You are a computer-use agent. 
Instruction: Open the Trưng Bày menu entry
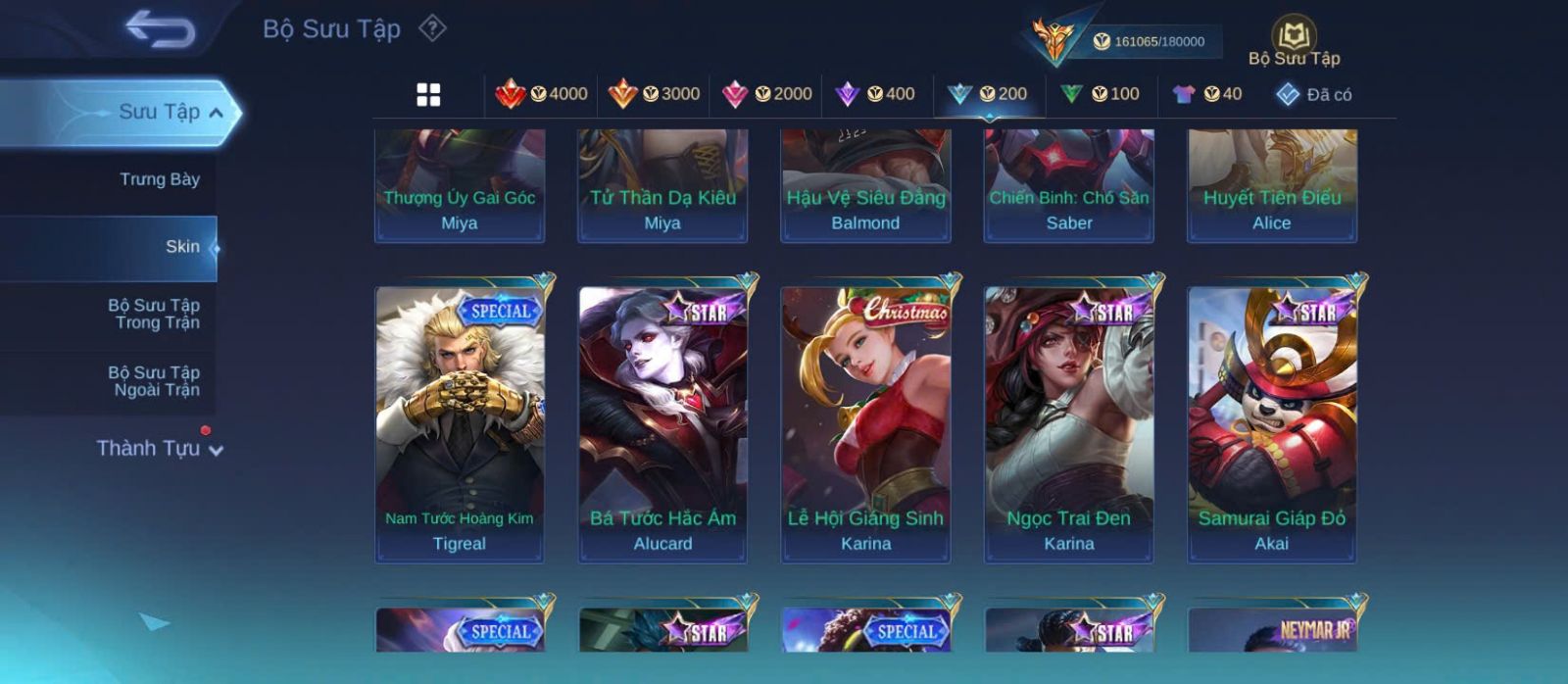pos(159,179)
